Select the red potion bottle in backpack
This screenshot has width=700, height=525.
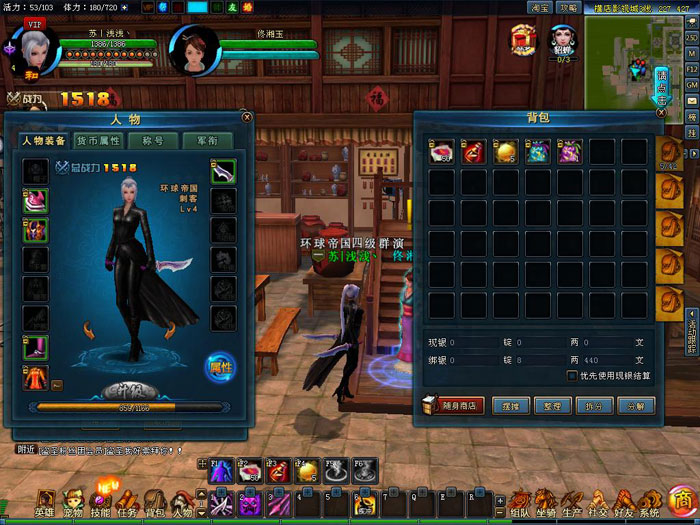(474, 151)
